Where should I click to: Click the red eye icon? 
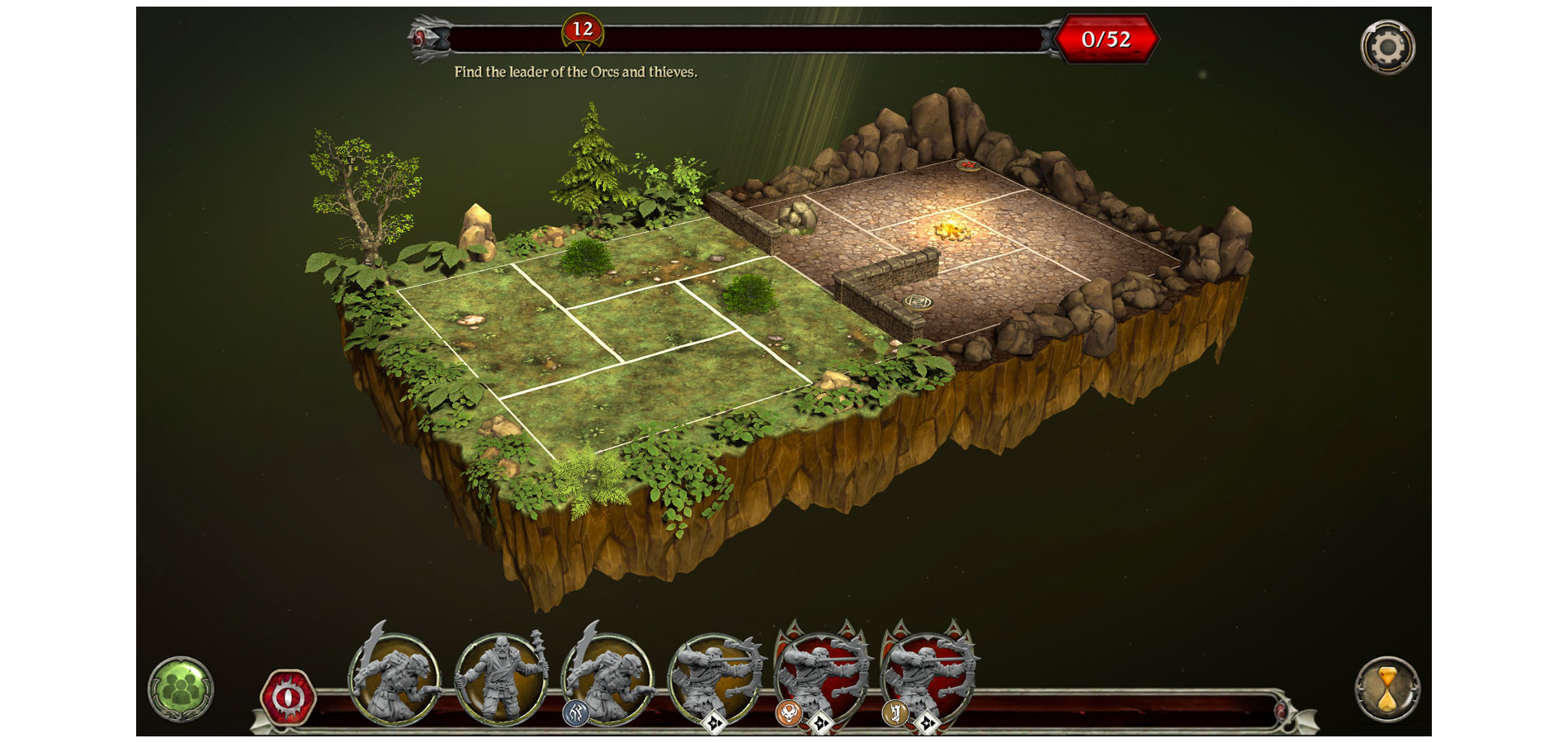287,698
